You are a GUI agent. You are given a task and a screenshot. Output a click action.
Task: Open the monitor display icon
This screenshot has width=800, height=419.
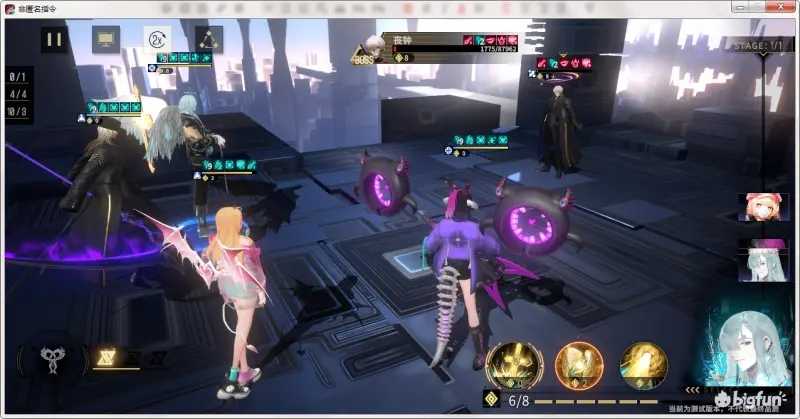(x=106, y=40)
